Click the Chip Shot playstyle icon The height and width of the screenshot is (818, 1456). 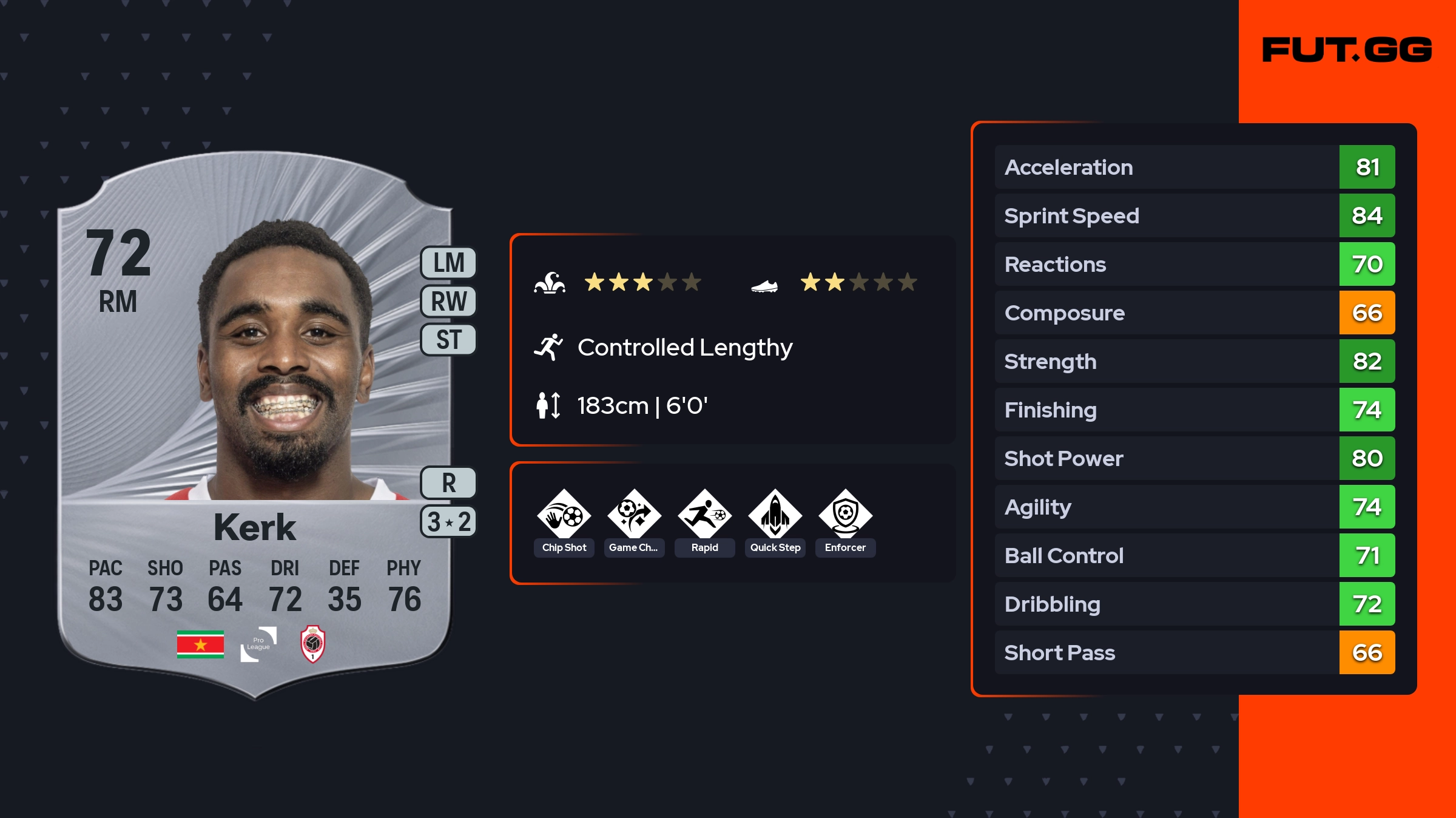(x=564, y=515)
